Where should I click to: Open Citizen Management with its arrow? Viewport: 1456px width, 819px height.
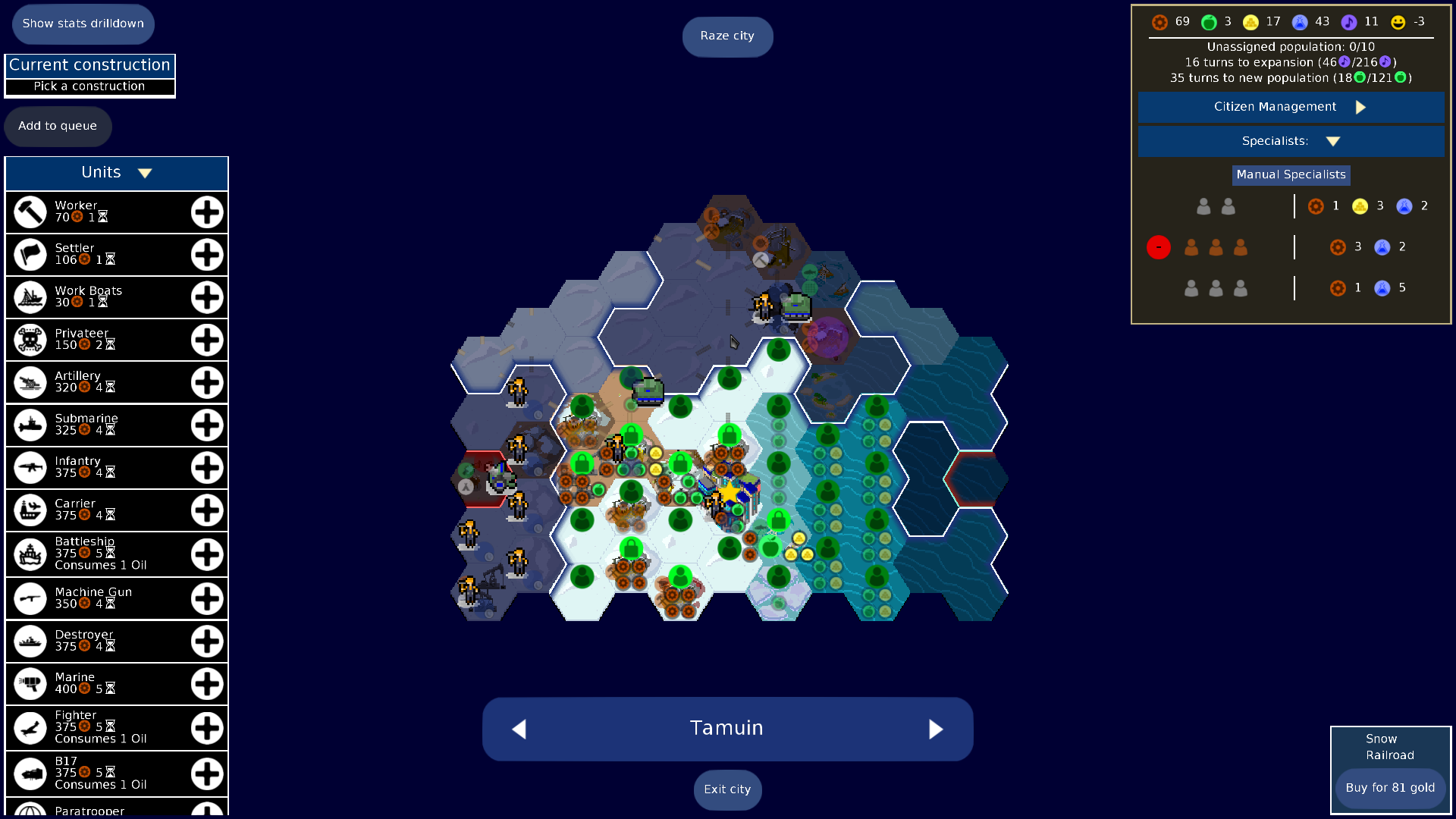[x=1361, y=107]
